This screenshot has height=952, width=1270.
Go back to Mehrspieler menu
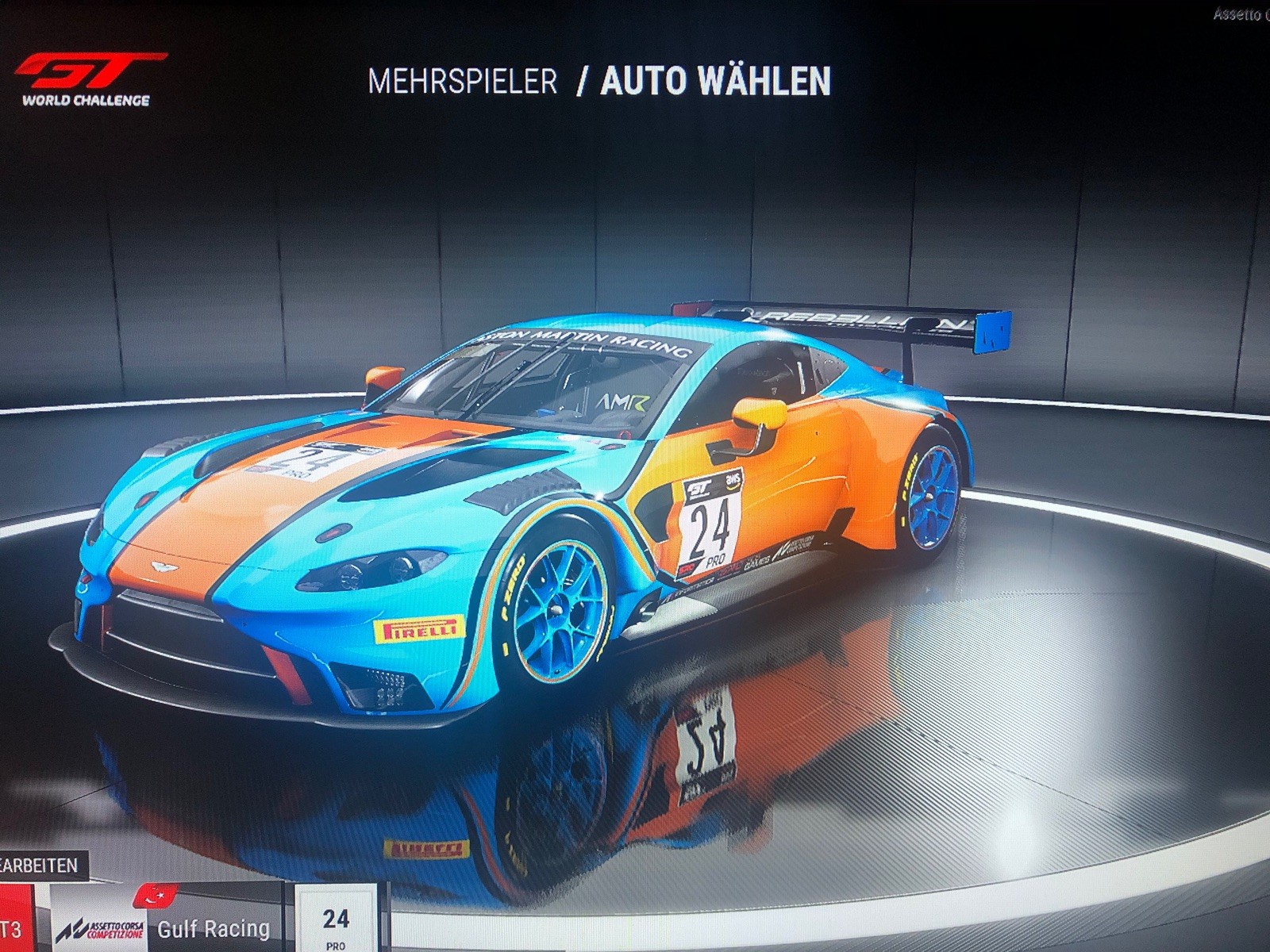coord(462,82)
